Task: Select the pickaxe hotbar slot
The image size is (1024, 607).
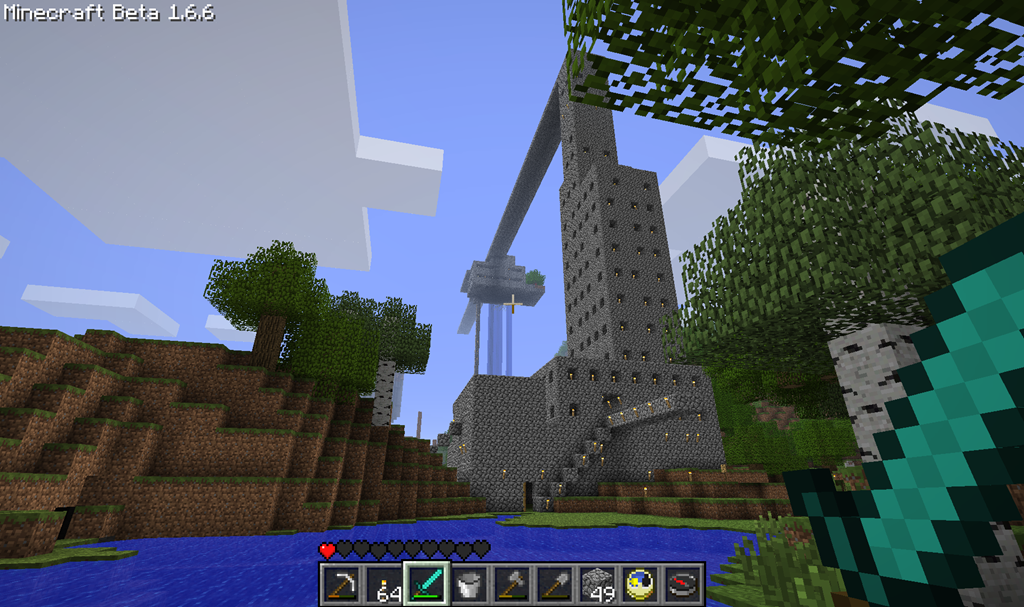Action: (x=341, y=583)
